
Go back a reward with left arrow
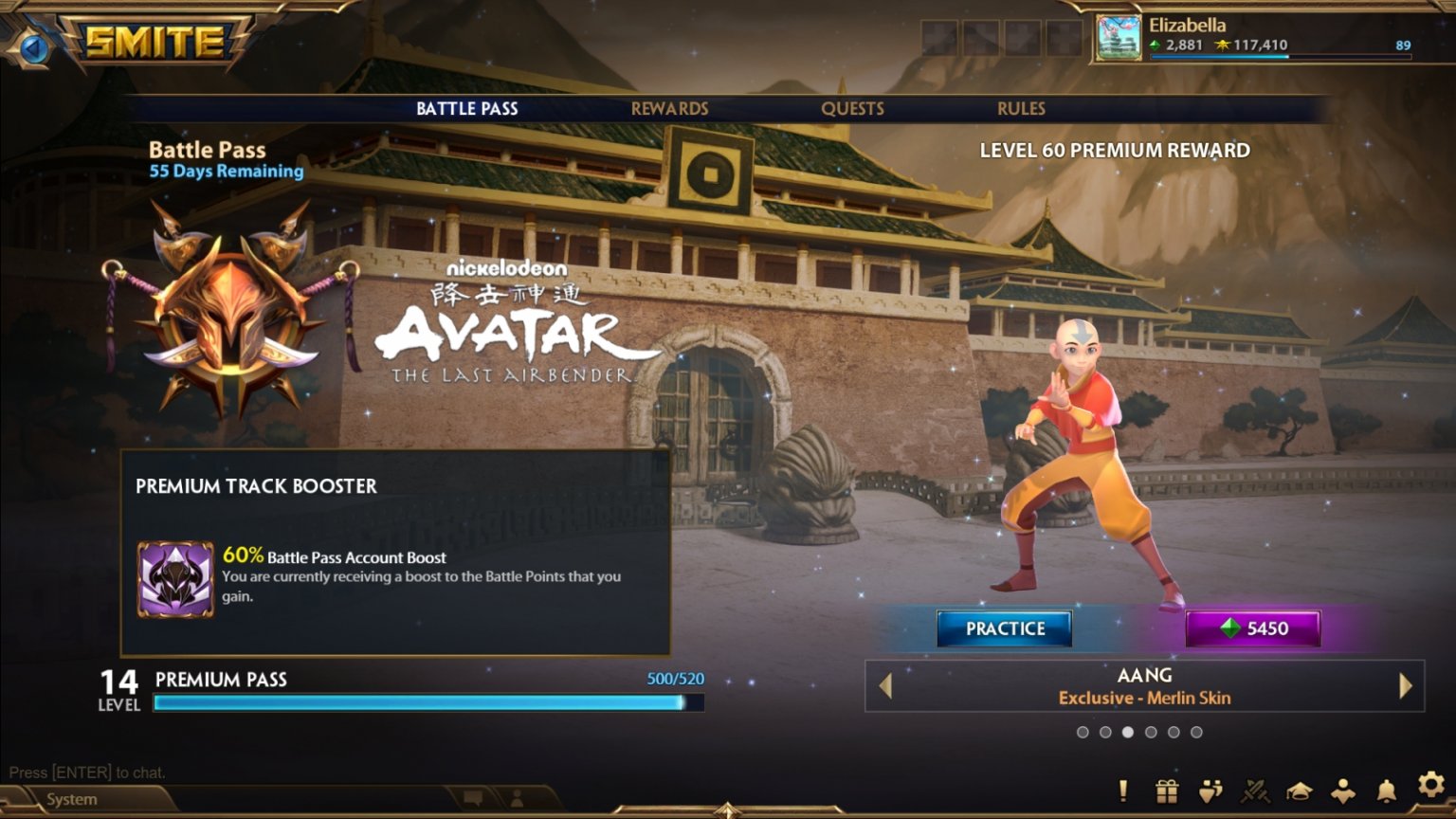[x=883, y=686]
